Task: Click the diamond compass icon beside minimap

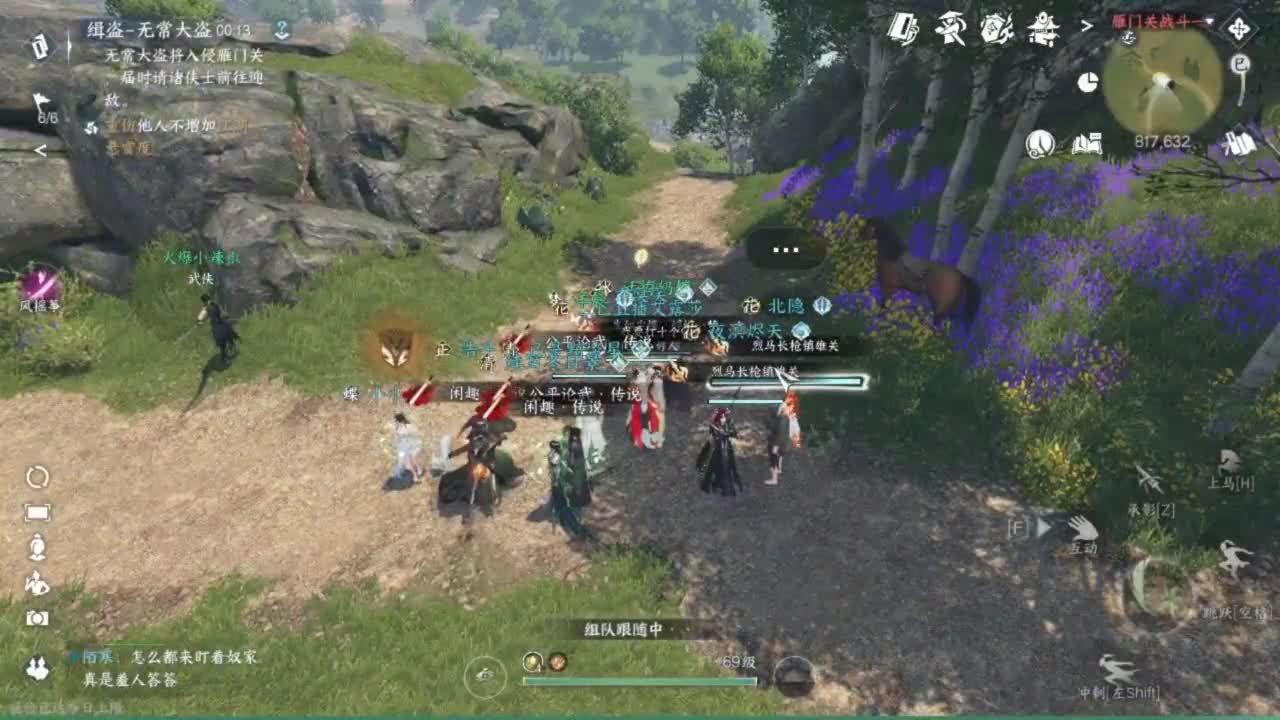Action: [1239, 28]
